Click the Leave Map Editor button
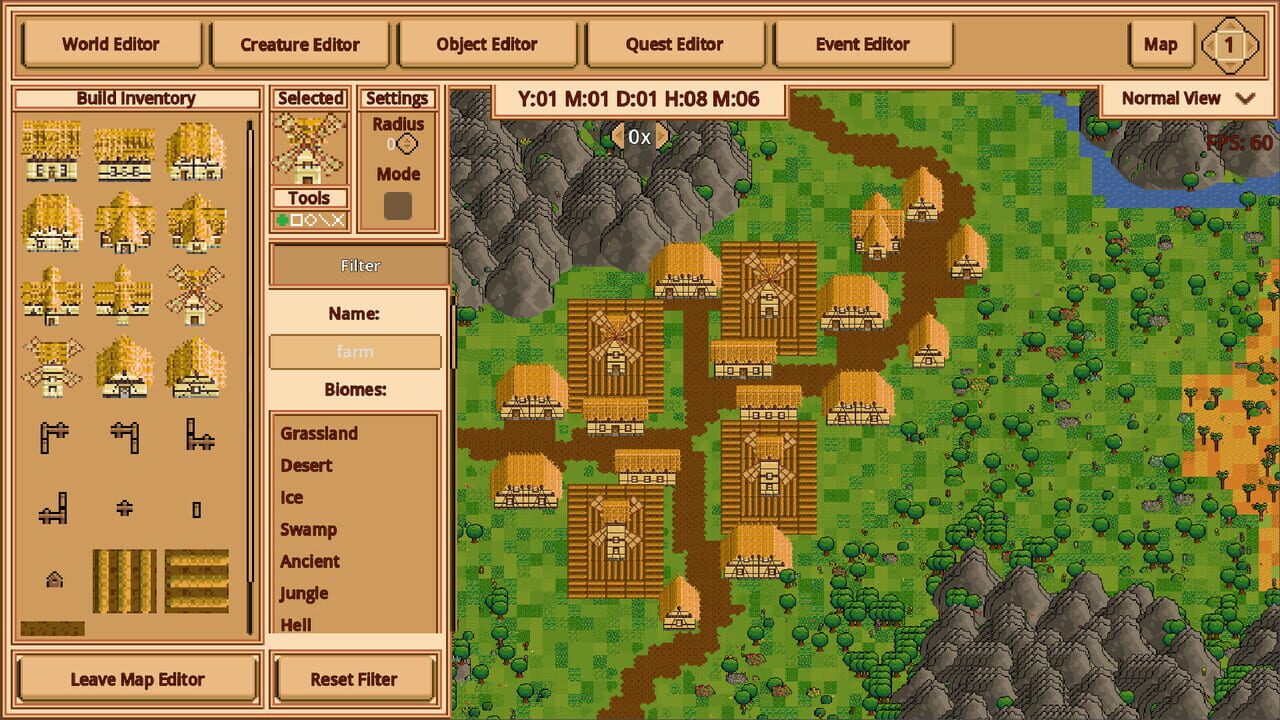Viewport: 1280px width, 720px height. 137,679
